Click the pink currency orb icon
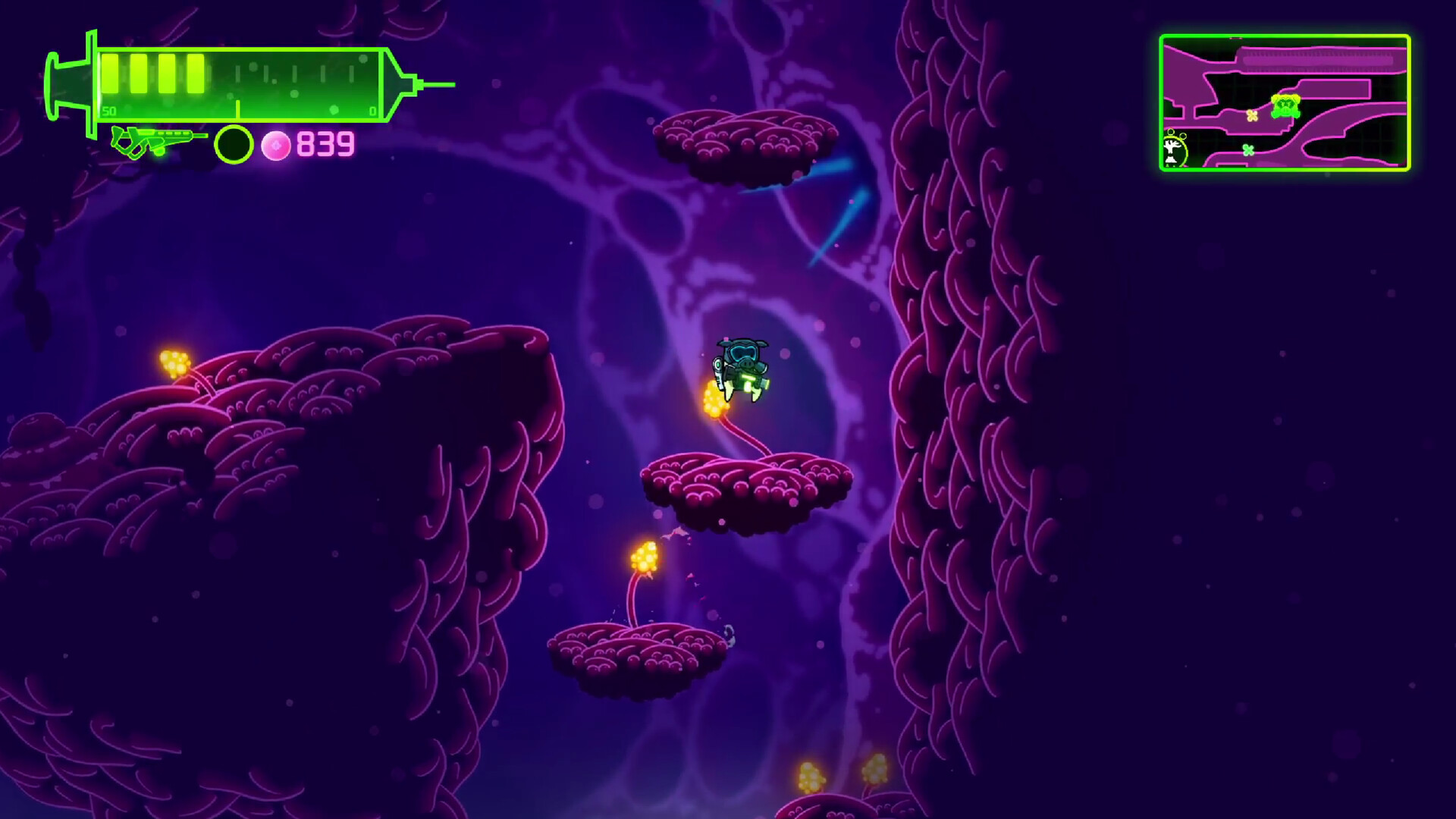The image size is (1456, 819). (275, 145)
